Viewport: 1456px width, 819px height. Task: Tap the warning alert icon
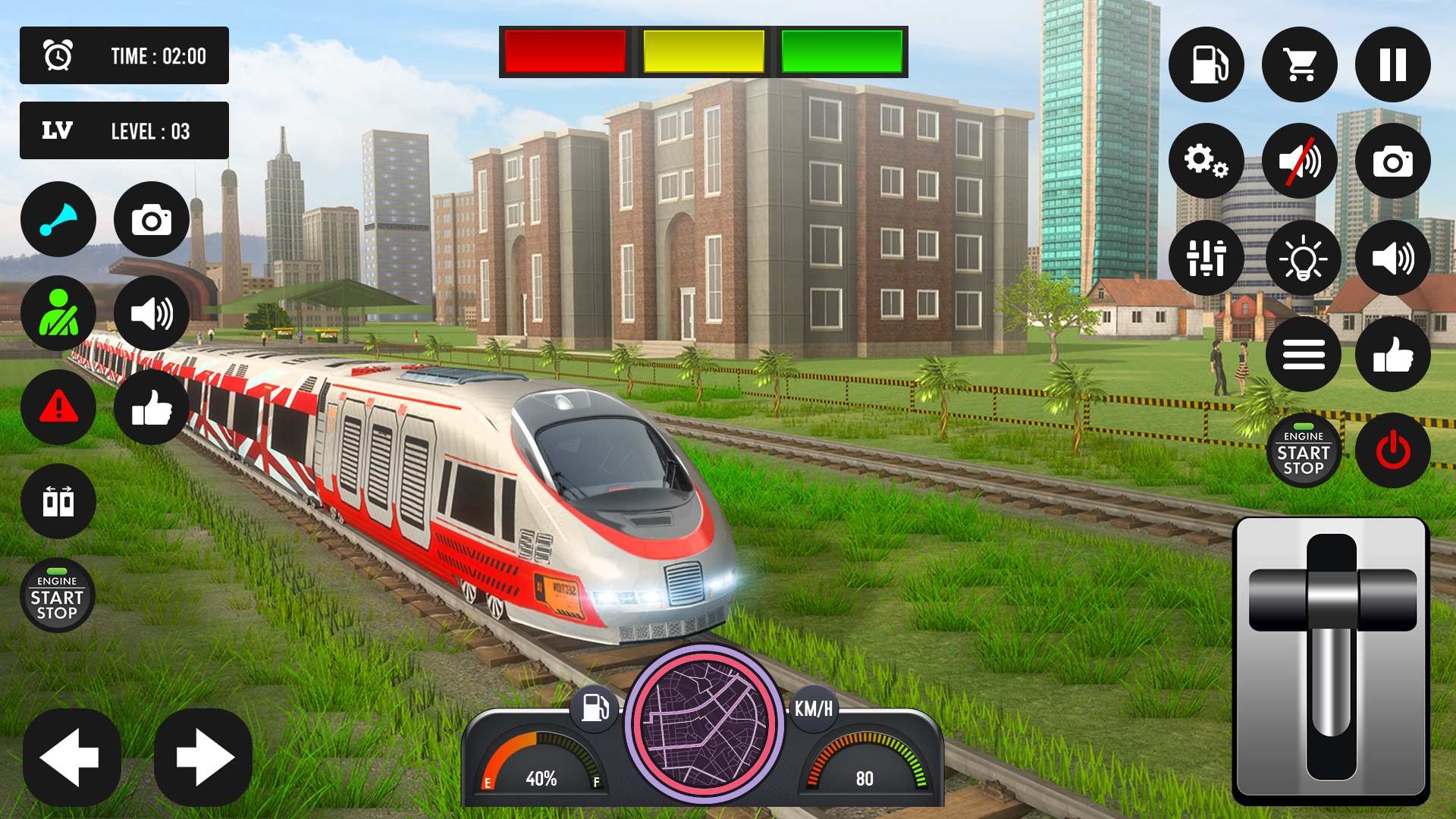[x=58, y=407]
